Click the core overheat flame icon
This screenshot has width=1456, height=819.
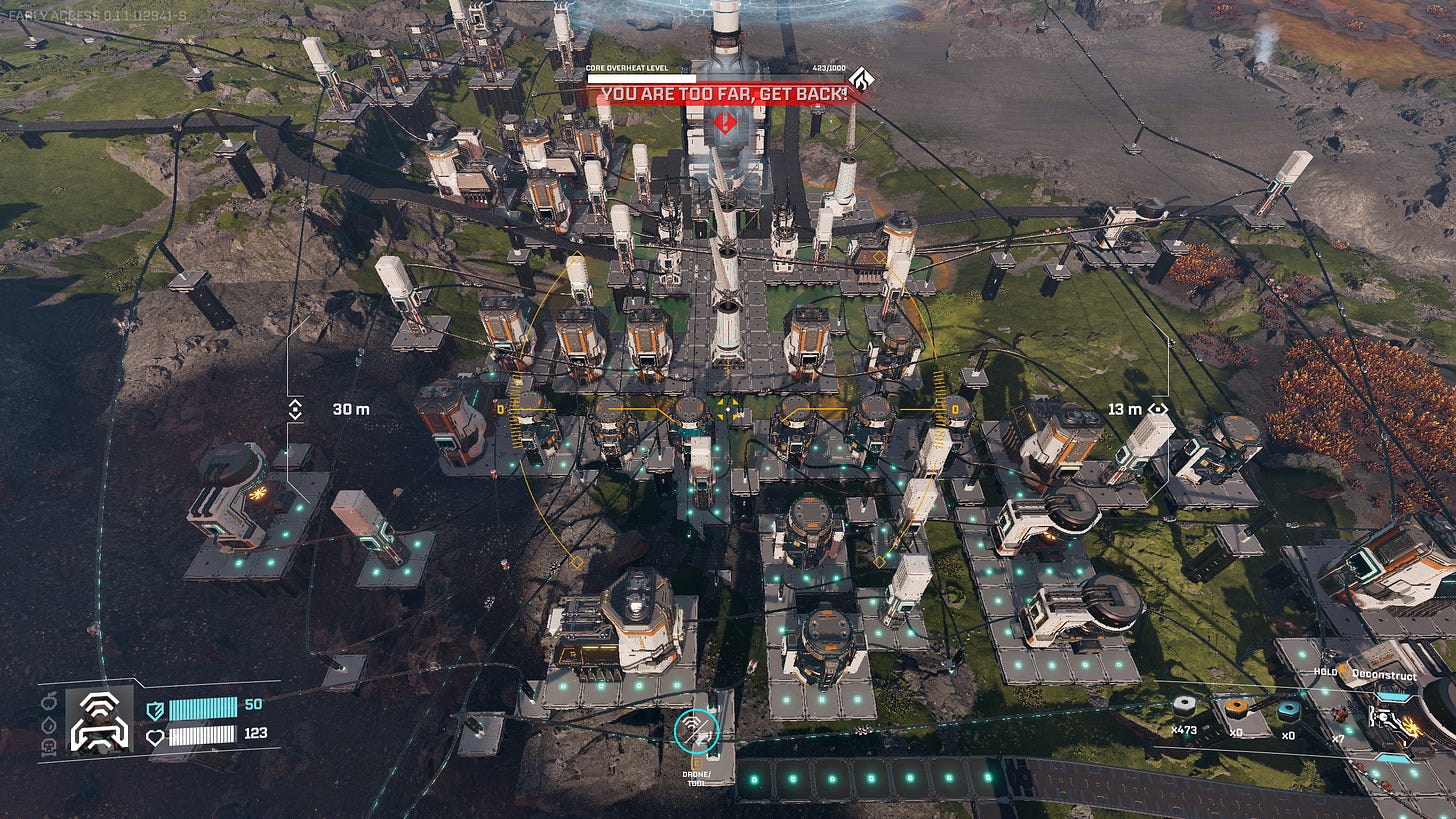pos(859,78)
